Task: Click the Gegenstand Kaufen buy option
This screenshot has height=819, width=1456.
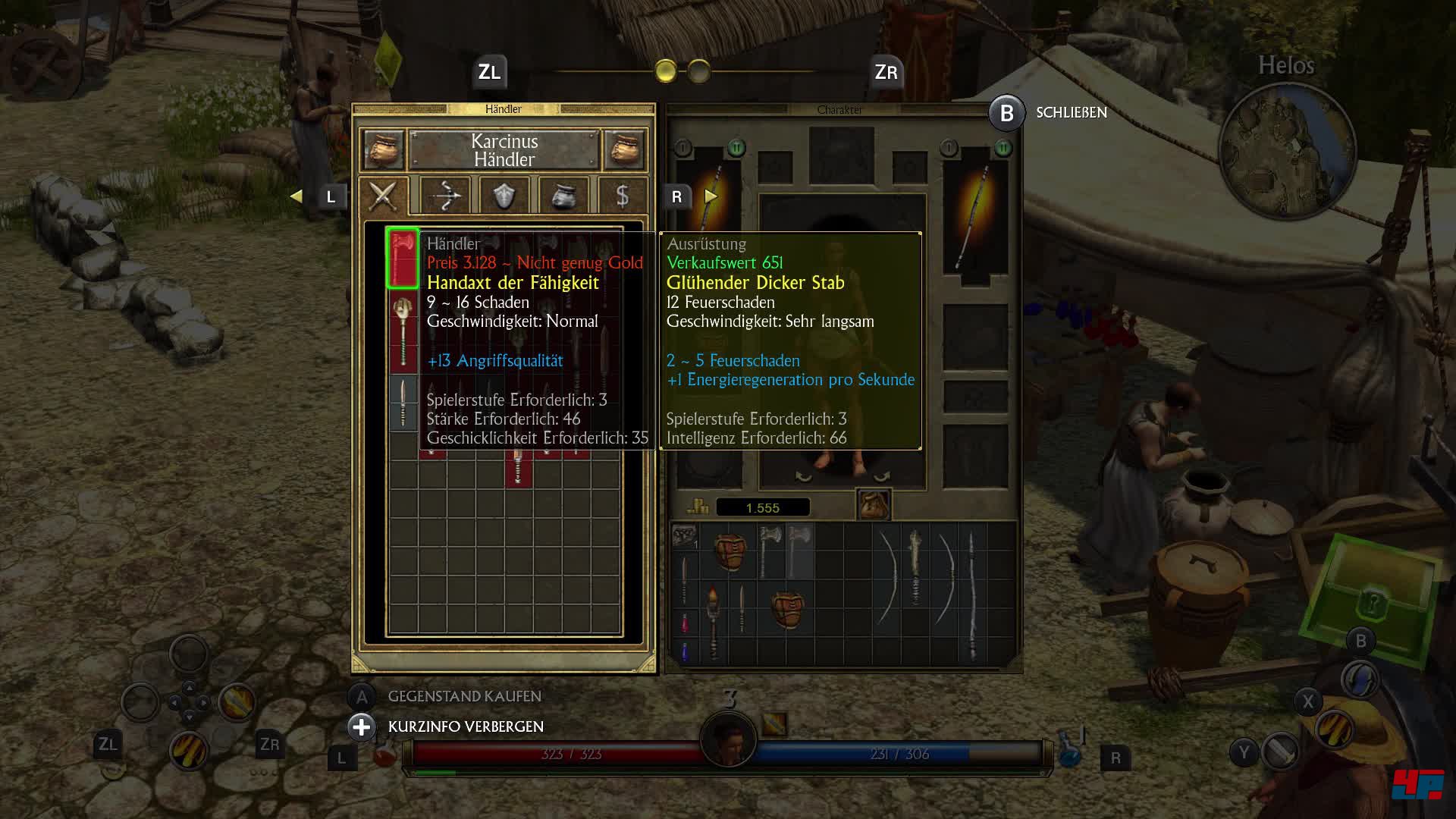Action: click(x=464, y=696)
